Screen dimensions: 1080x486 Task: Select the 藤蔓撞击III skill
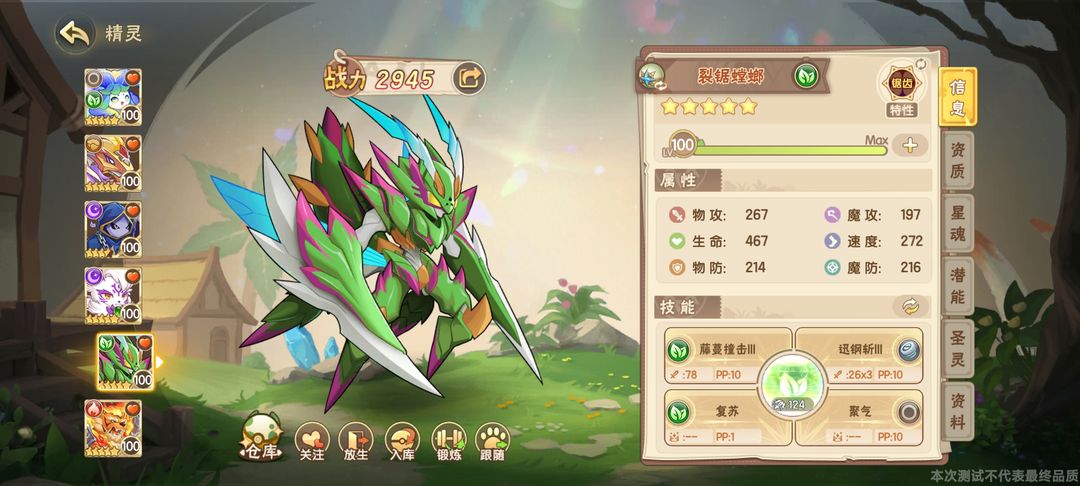tap(728, 358)
